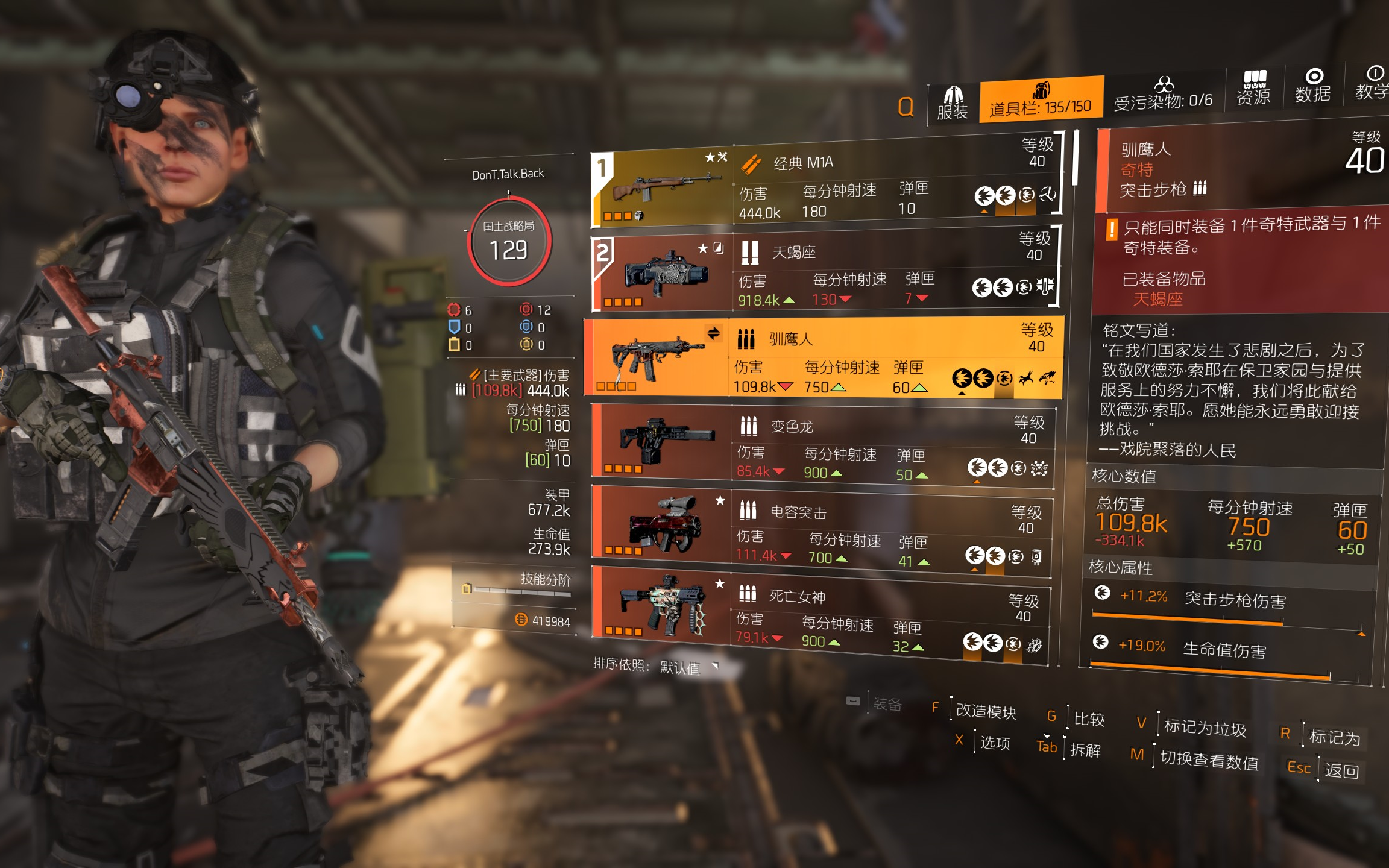
Task: Toggle stats view with 切换查看数值
Action: coord(1209,761)
